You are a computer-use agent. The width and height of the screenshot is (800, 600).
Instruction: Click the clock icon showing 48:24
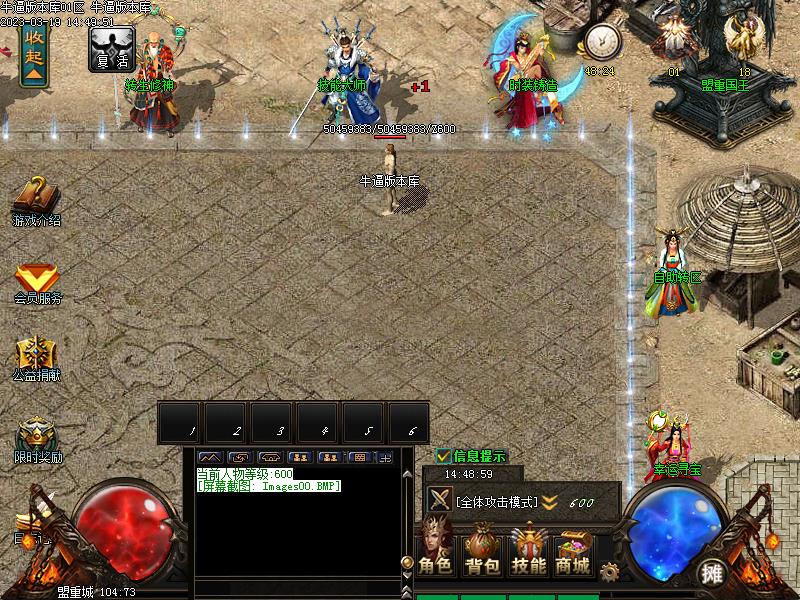(602, 42)
